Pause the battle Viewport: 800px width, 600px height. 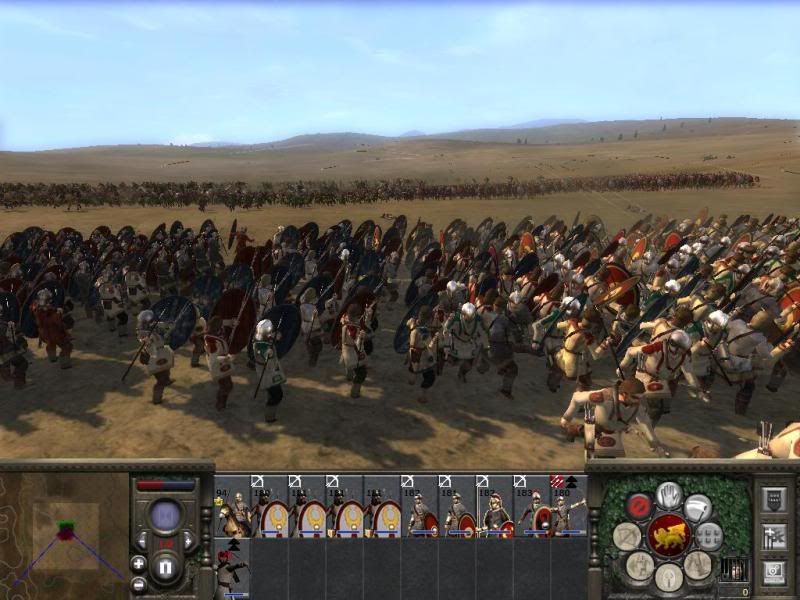coord(166,569)
